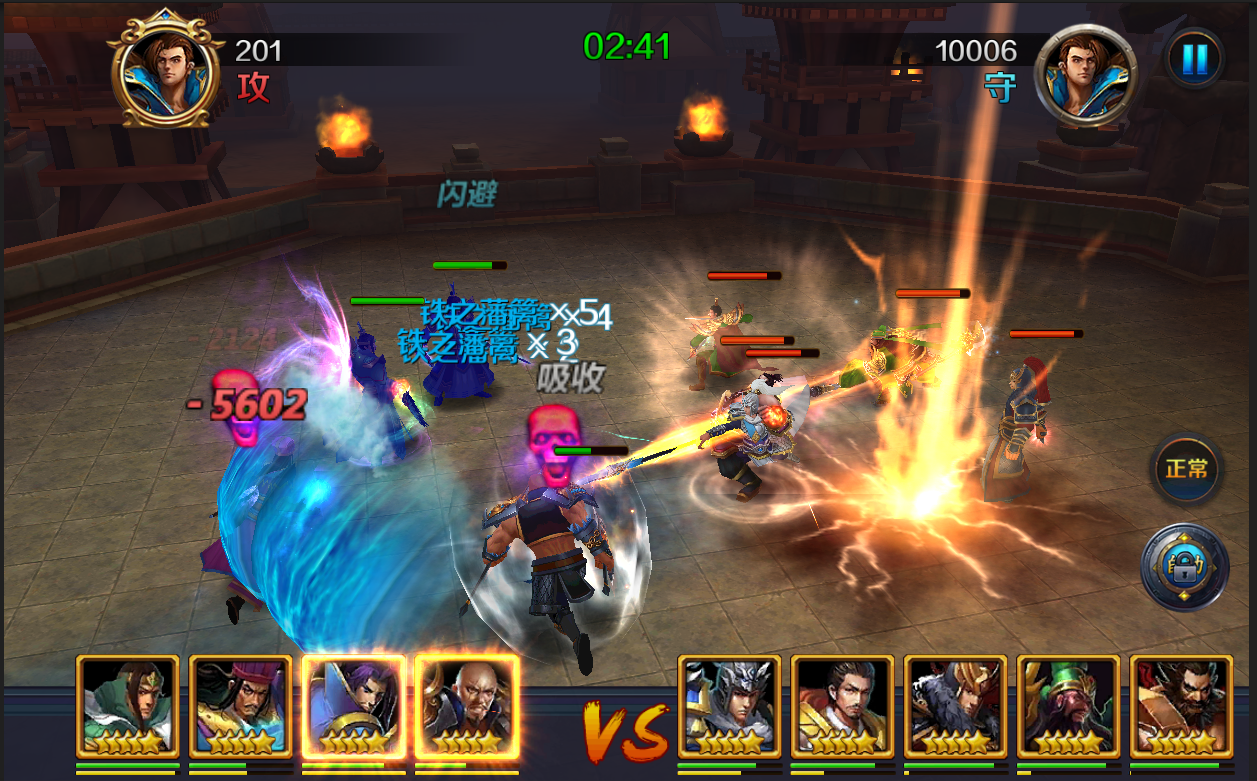This screenshot has width=1257, height=781.
Task: Trigger the glowing bald hero's skill card
Action: point(466,706)
